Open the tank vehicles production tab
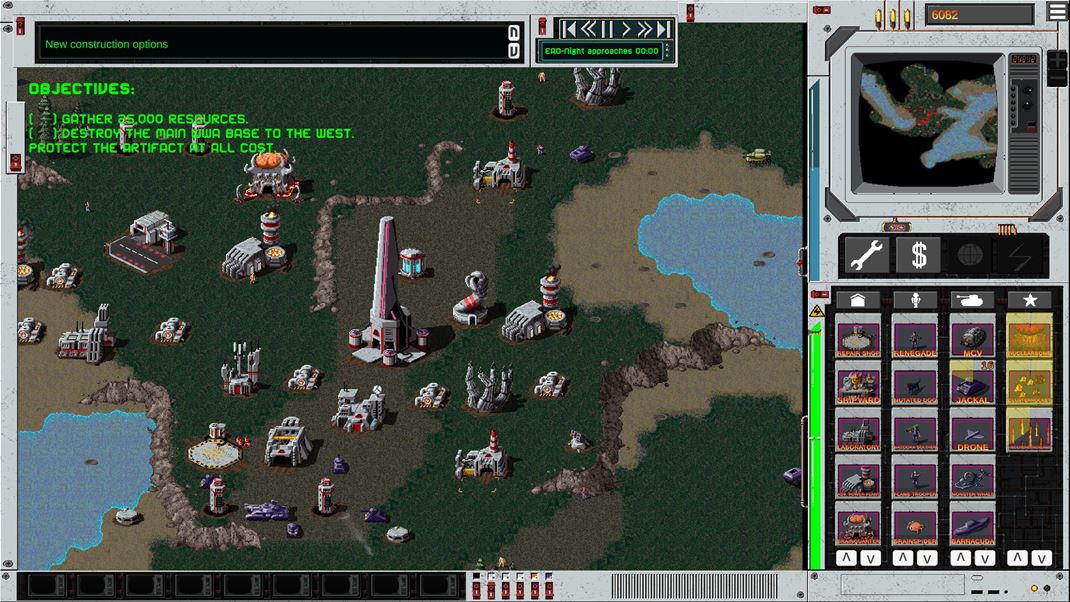1070x602 pixels. click(971, 300)
